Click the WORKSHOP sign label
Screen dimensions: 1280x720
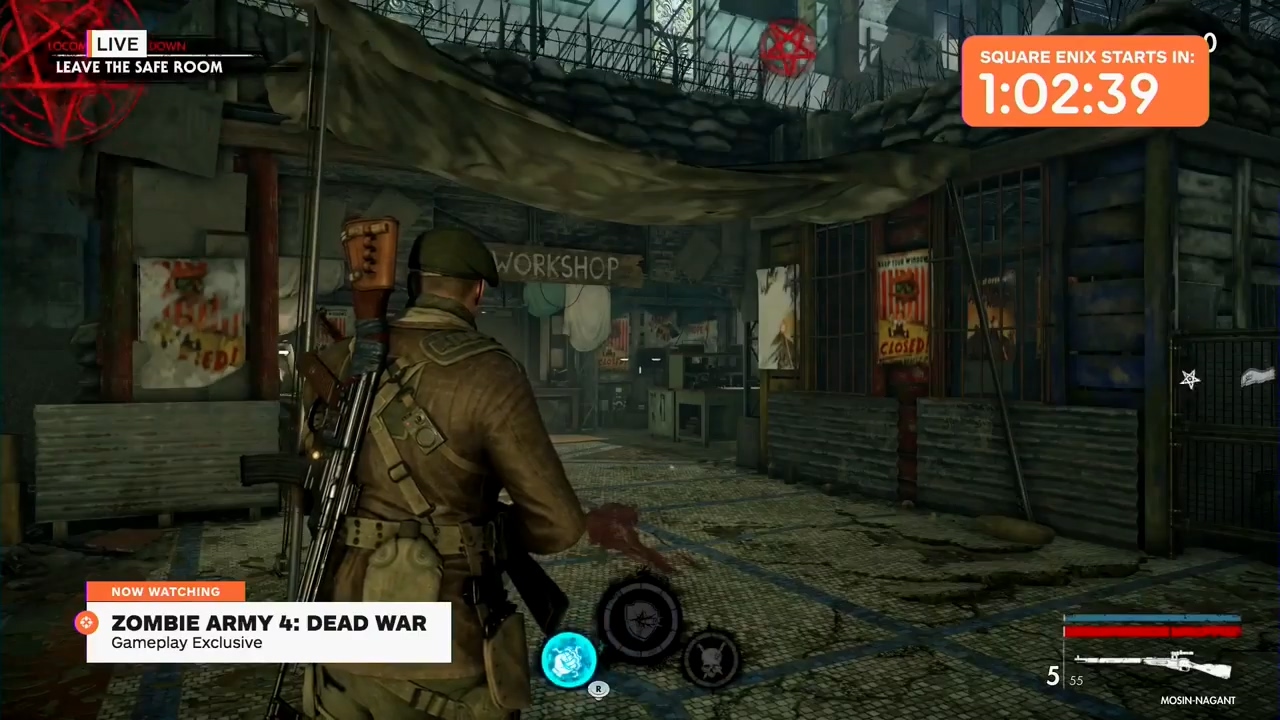[557, 266]
